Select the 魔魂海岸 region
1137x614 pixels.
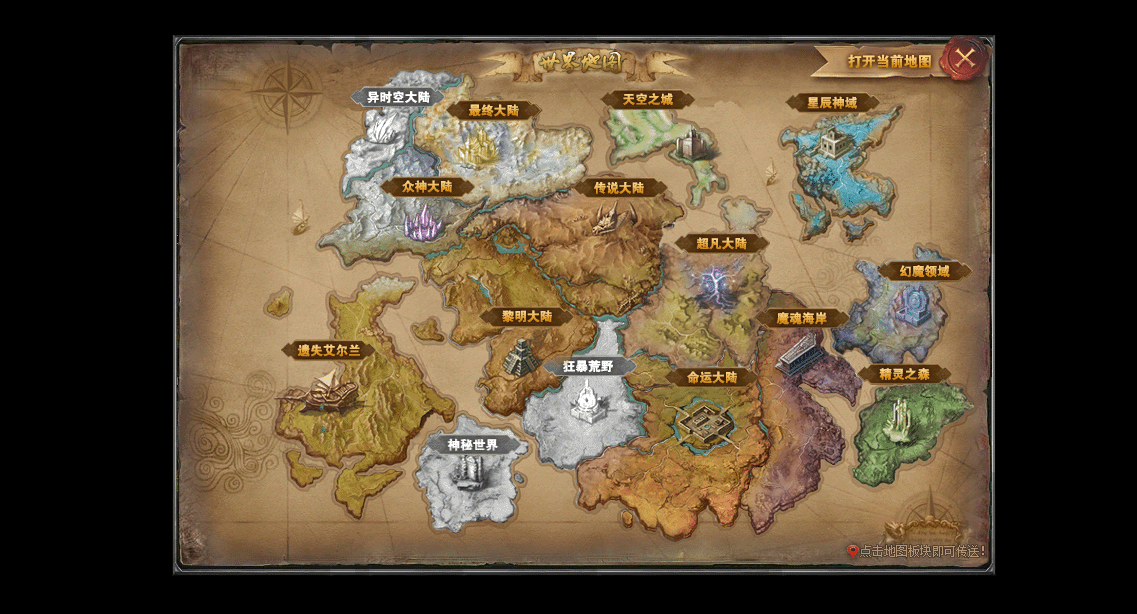[802, 318]
